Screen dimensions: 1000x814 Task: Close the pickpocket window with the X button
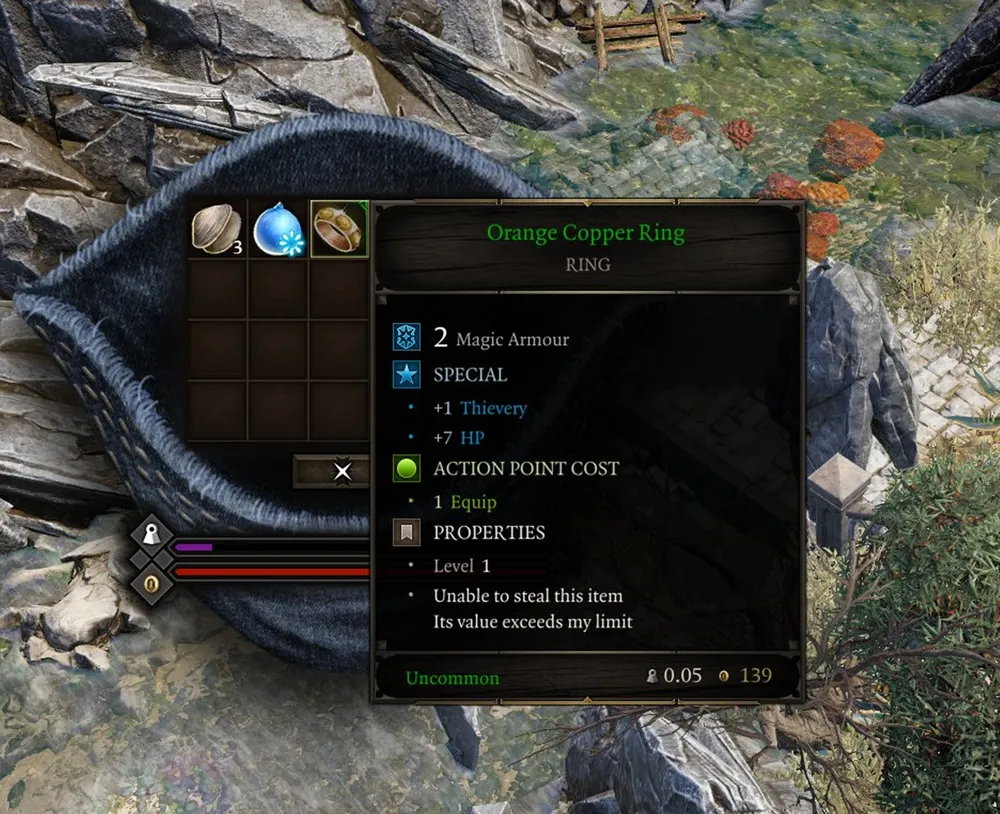tap(342, 471)
